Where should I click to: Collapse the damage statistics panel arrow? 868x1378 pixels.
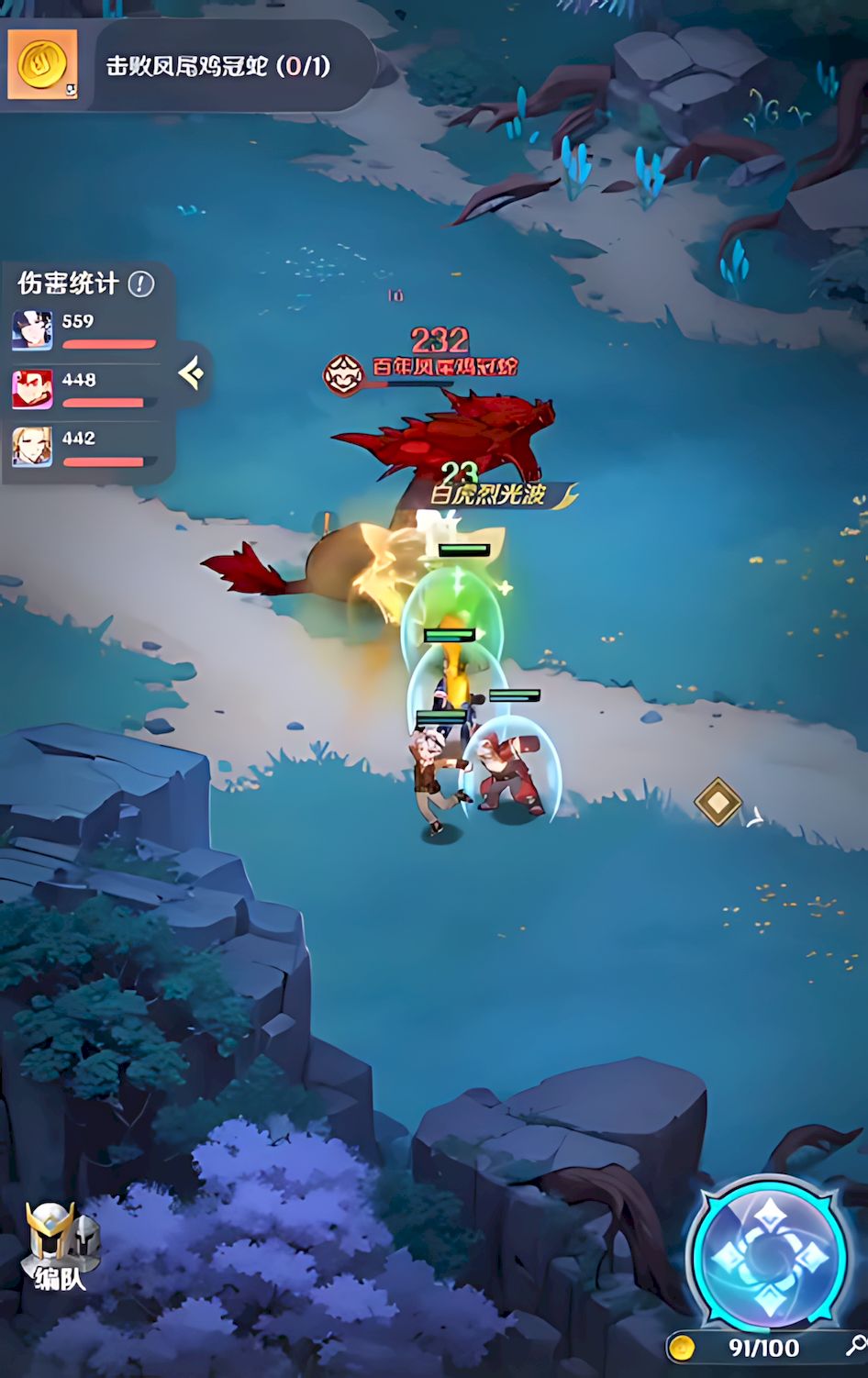click(192, 373)
